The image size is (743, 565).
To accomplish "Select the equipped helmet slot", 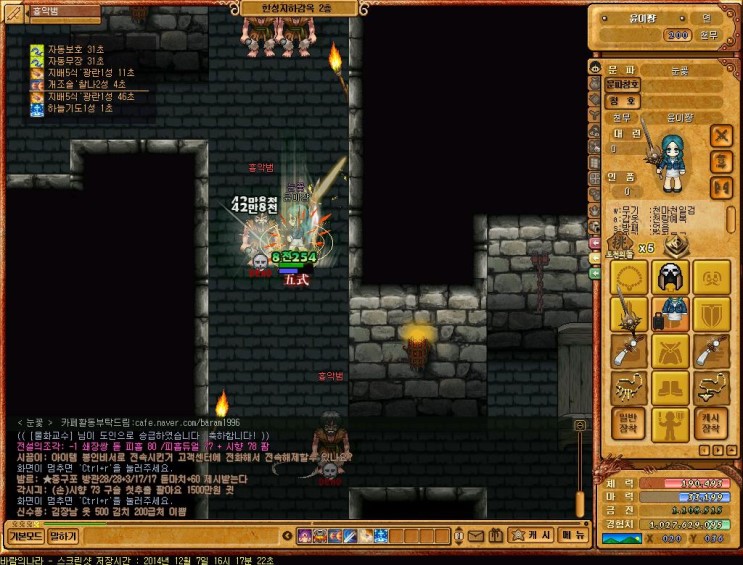I will pos(669,276).
